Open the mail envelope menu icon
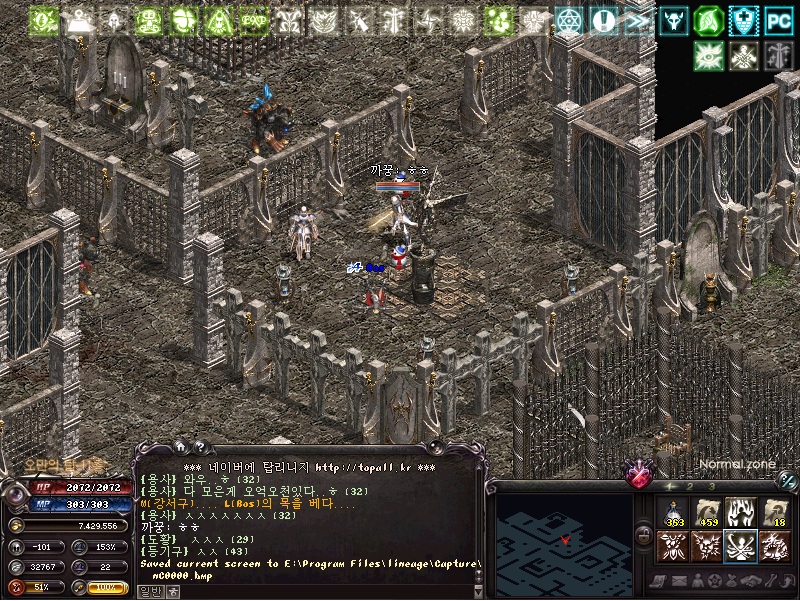 click(x=682, y=581)
